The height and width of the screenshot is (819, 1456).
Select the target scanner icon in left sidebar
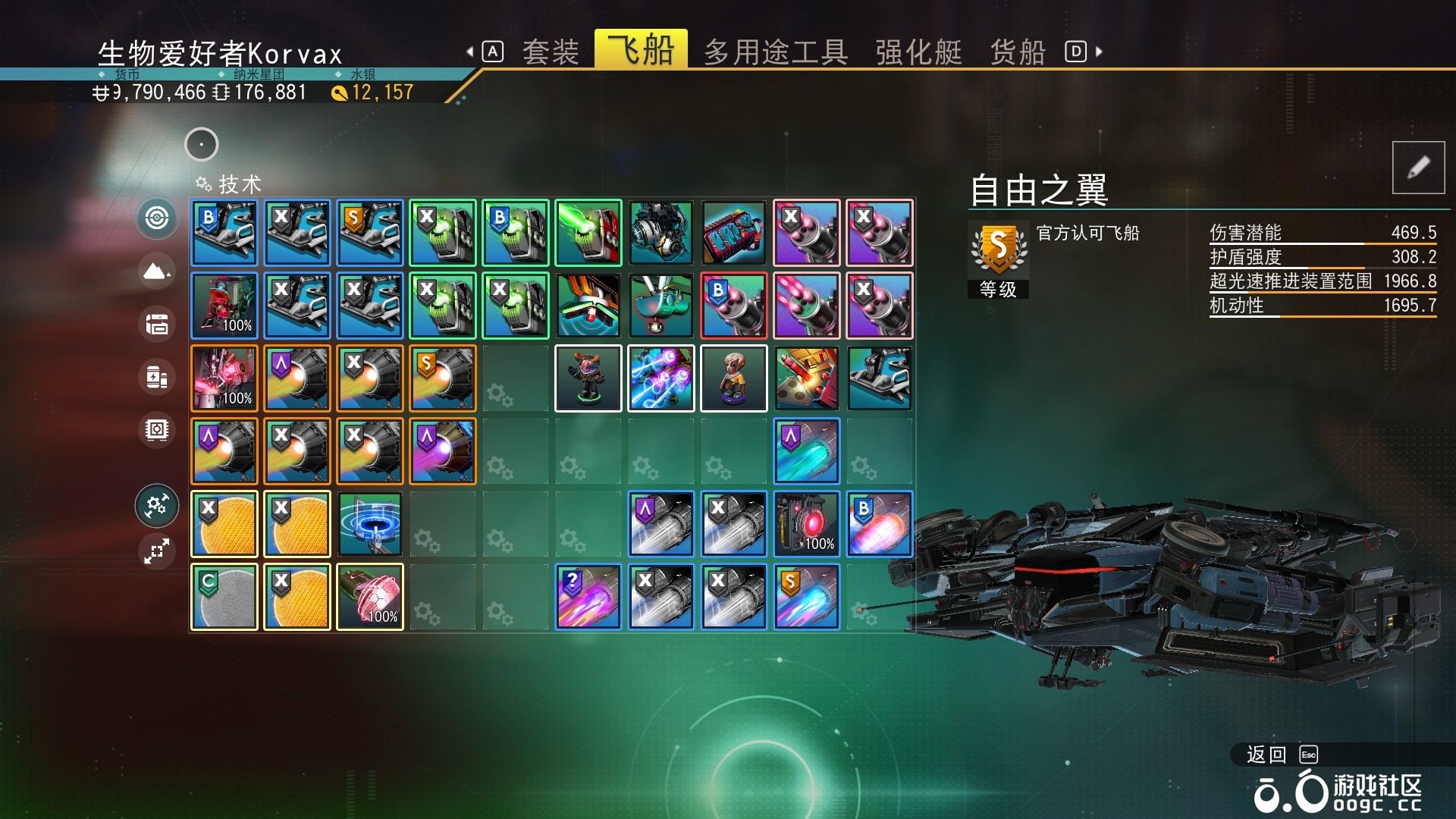click(x=156, y=220)
